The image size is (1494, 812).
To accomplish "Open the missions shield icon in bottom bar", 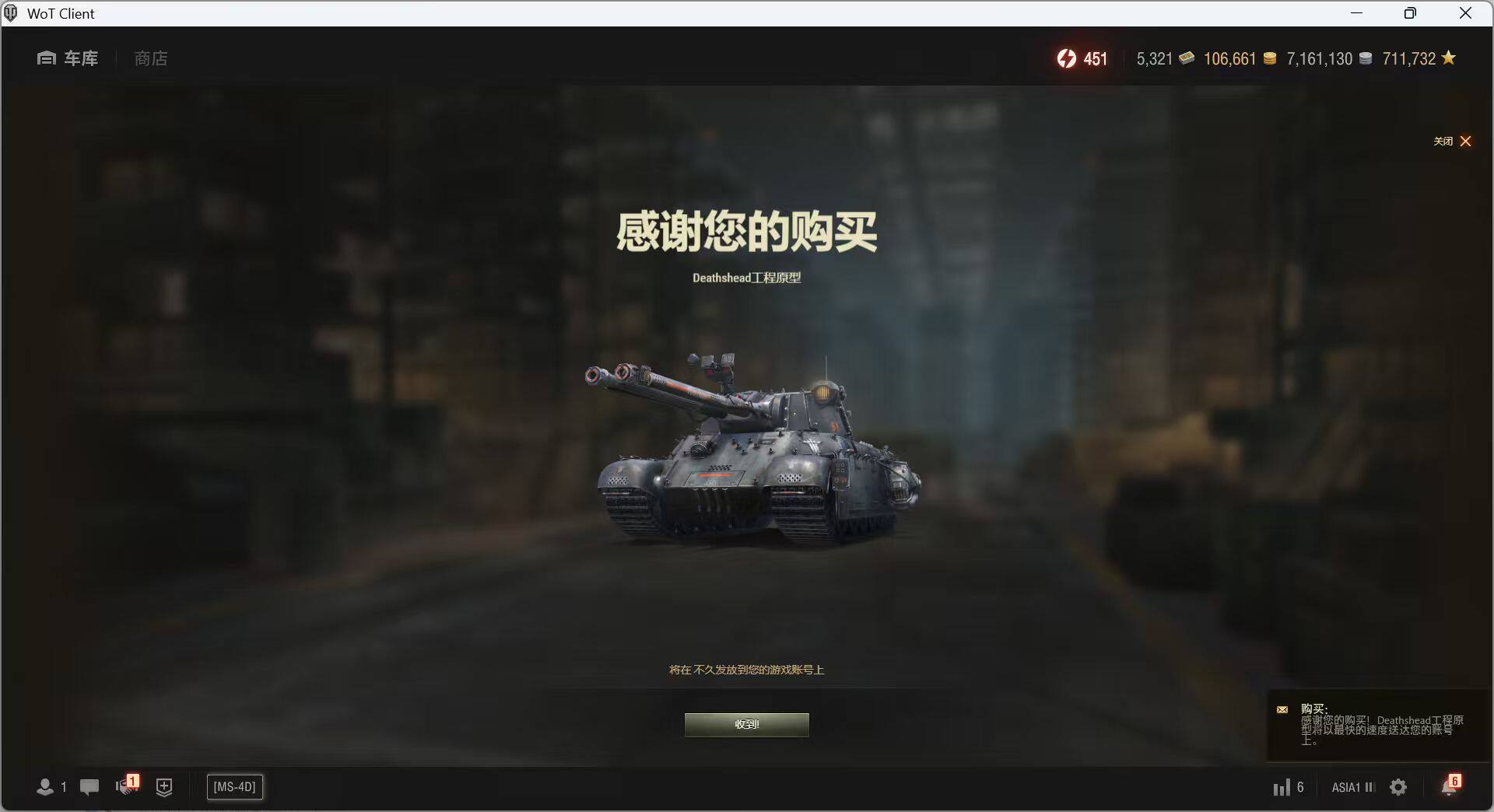I will (x=164, y=787).
